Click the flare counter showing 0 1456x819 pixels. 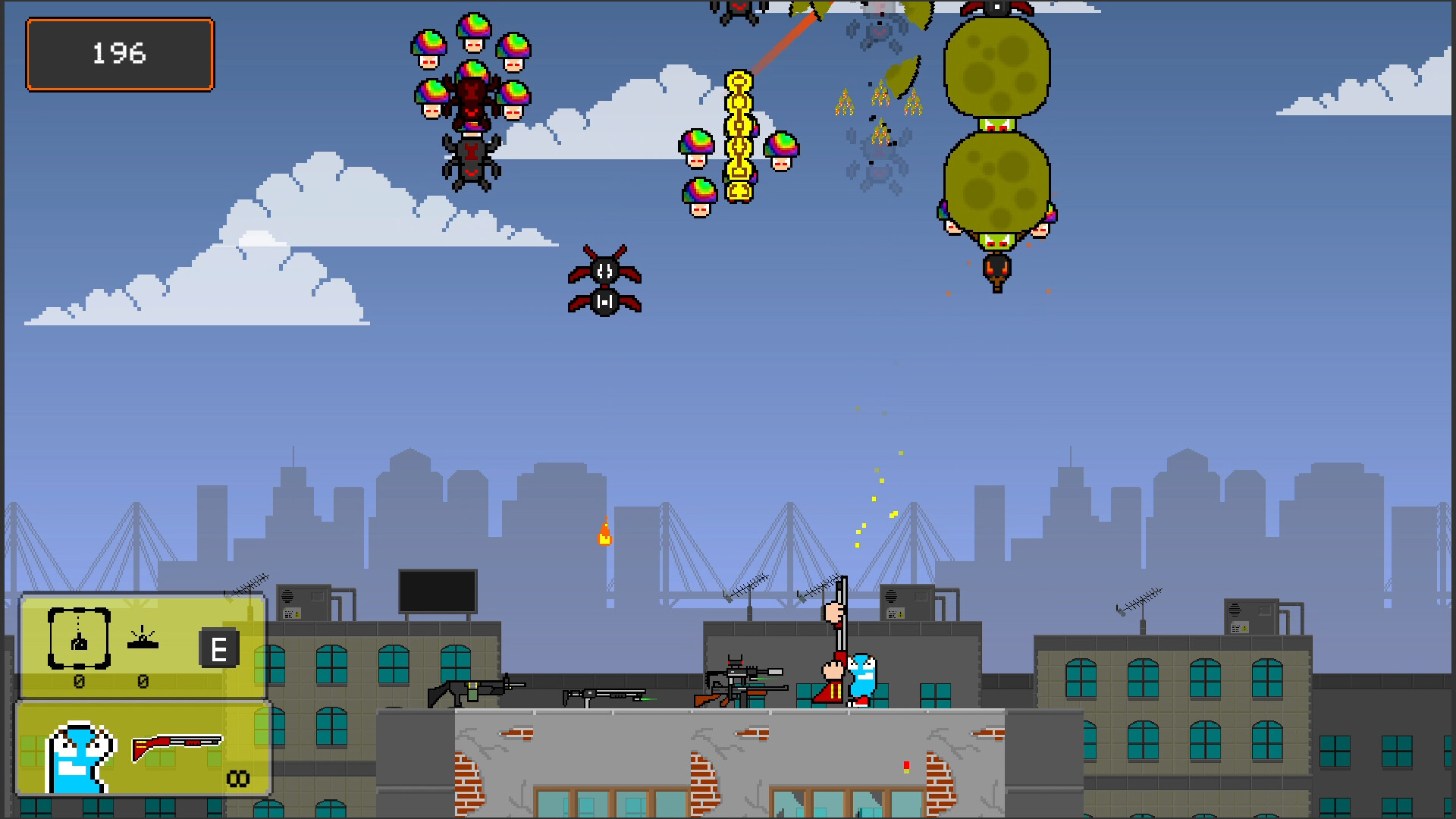point(143,681)
